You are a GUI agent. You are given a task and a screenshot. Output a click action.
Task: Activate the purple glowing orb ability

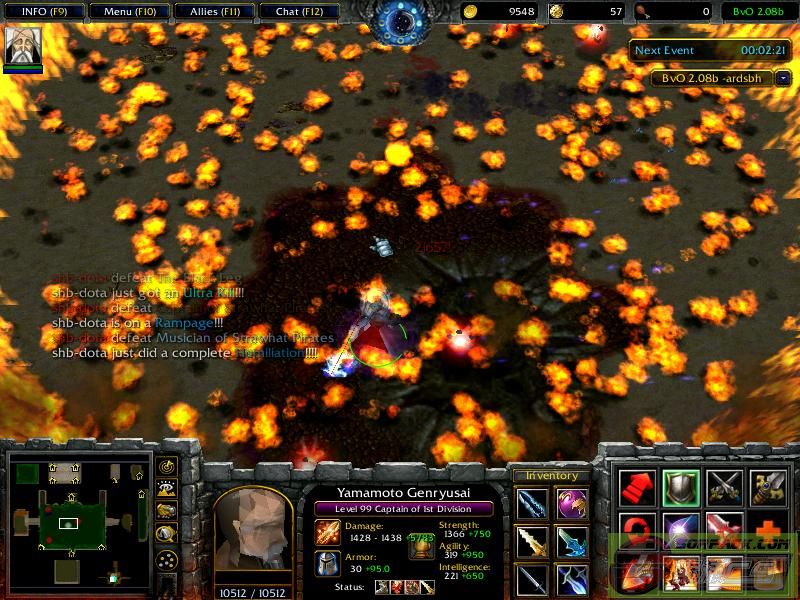pyautogui.click(x=680, y=530)
